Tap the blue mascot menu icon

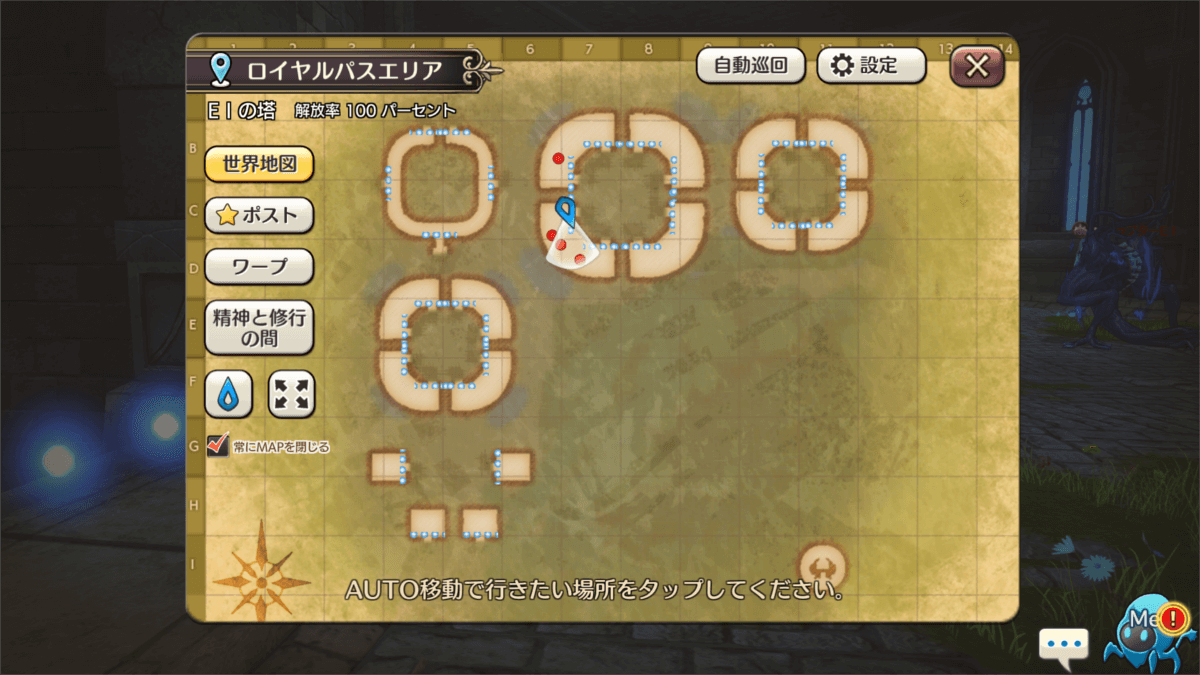(x=1150, y=630)
